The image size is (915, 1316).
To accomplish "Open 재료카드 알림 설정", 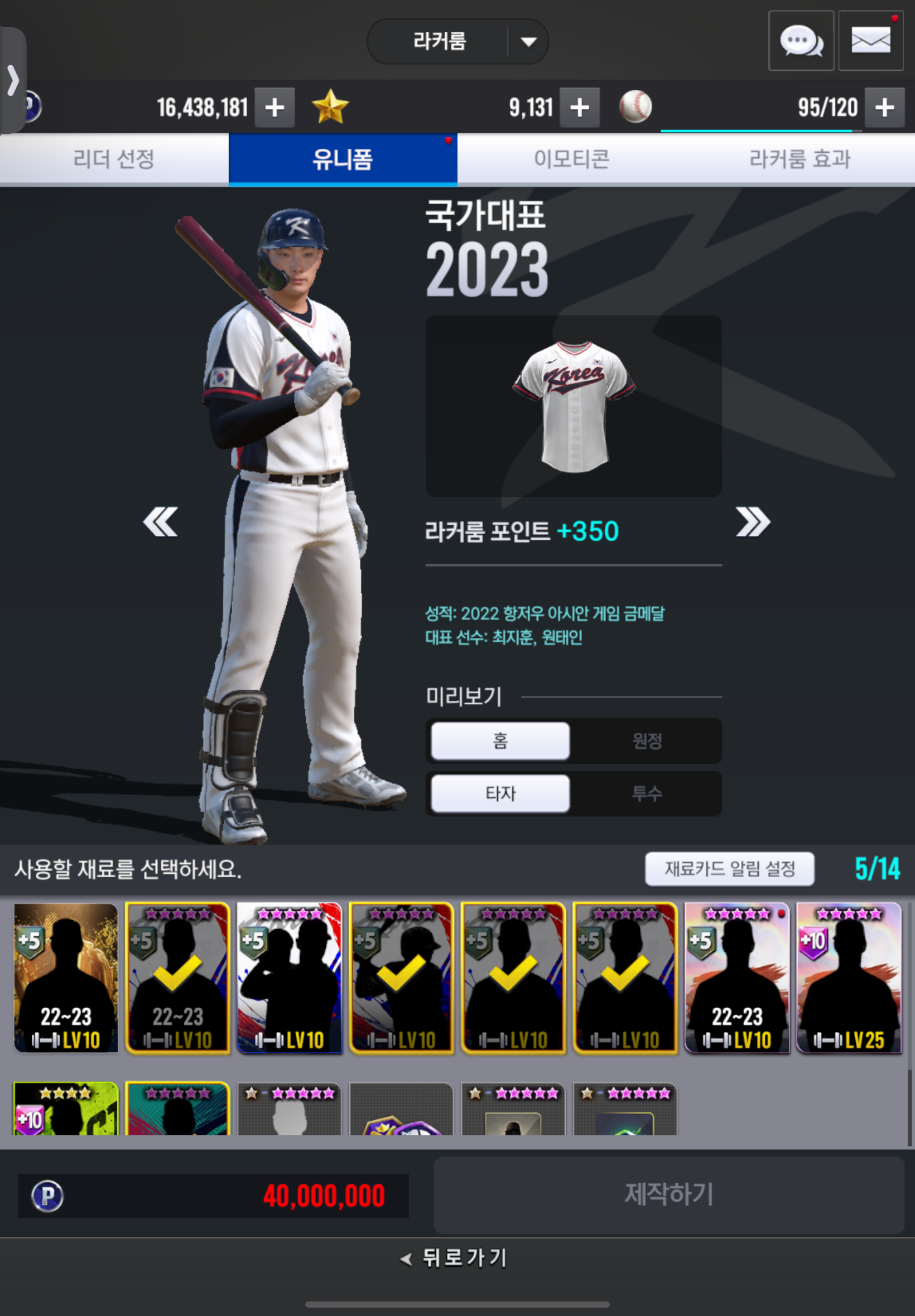I will 729,869.
